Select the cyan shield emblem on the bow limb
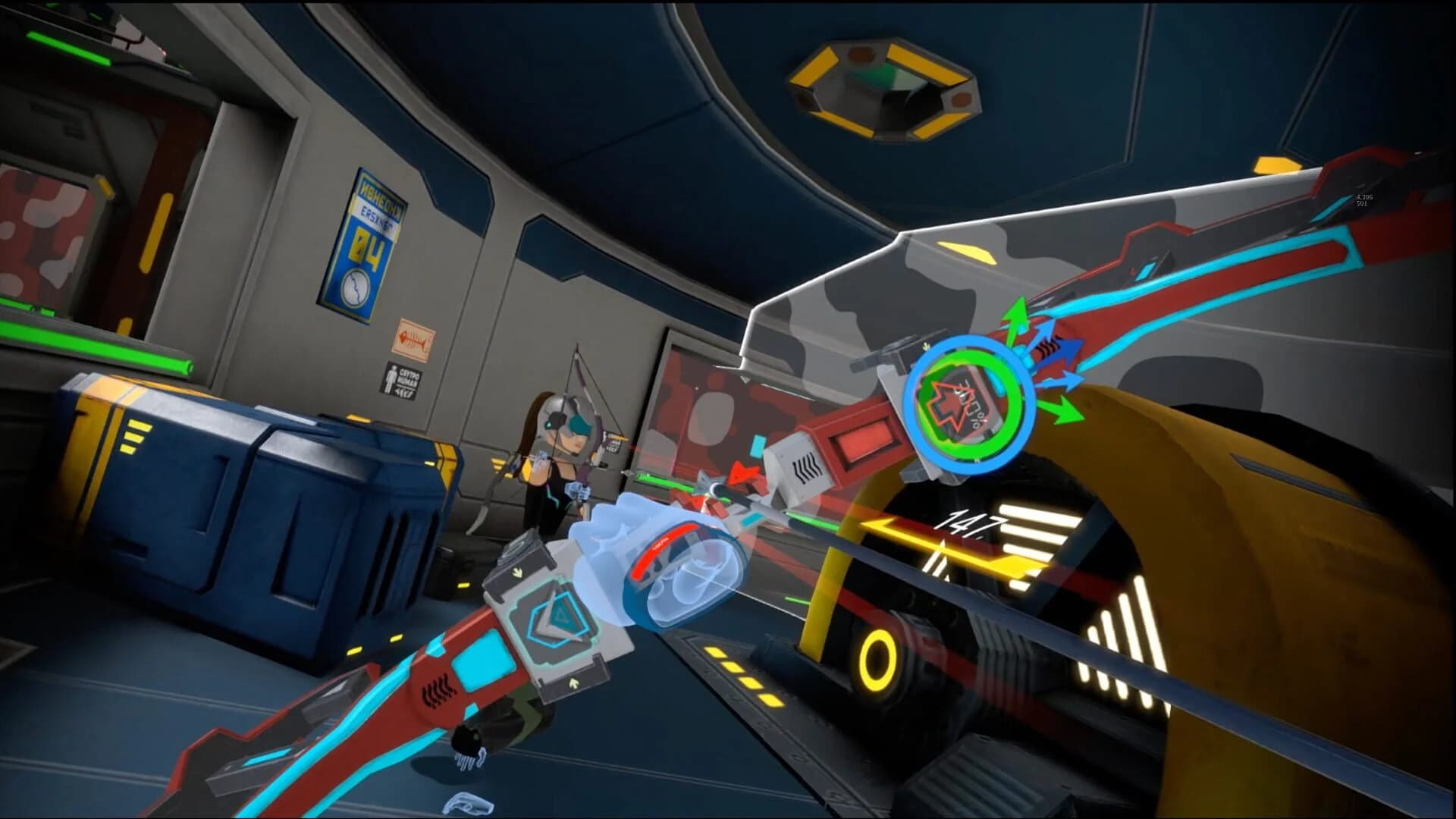The height and width of the screenshot is (819, 1456). (x=556, y=620)
